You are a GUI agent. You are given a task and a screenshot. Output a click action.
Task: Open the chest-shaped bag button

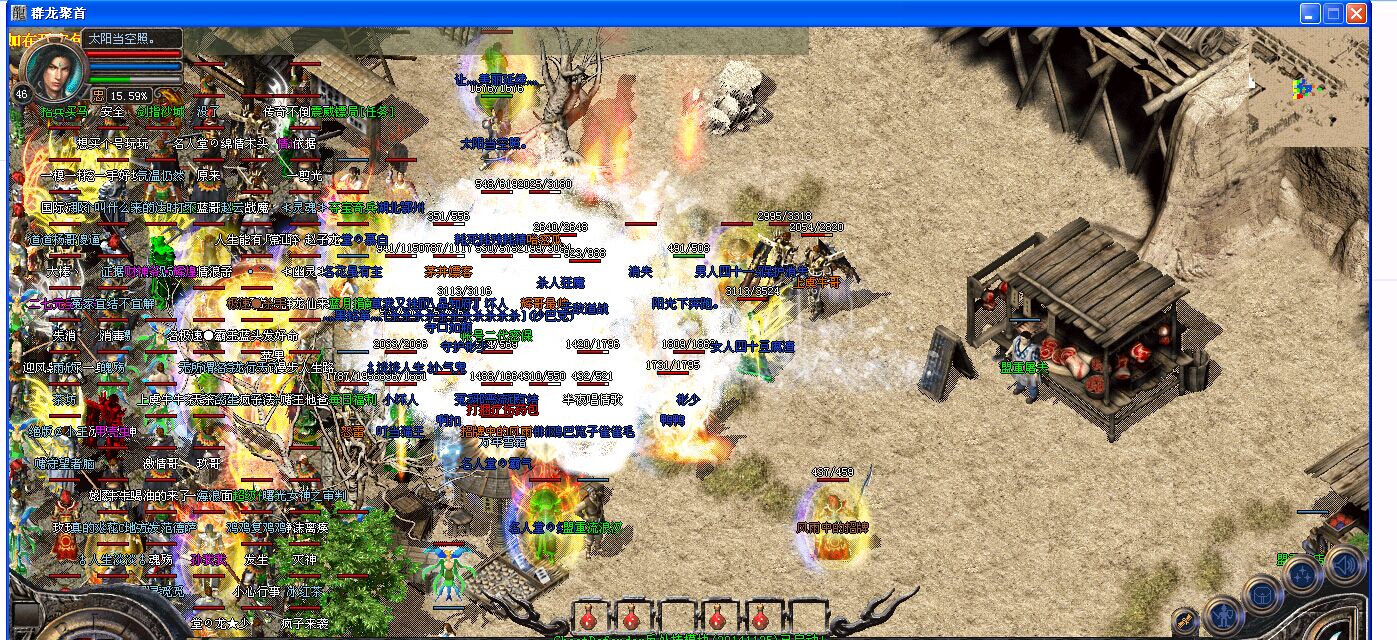coord(1263,596)
